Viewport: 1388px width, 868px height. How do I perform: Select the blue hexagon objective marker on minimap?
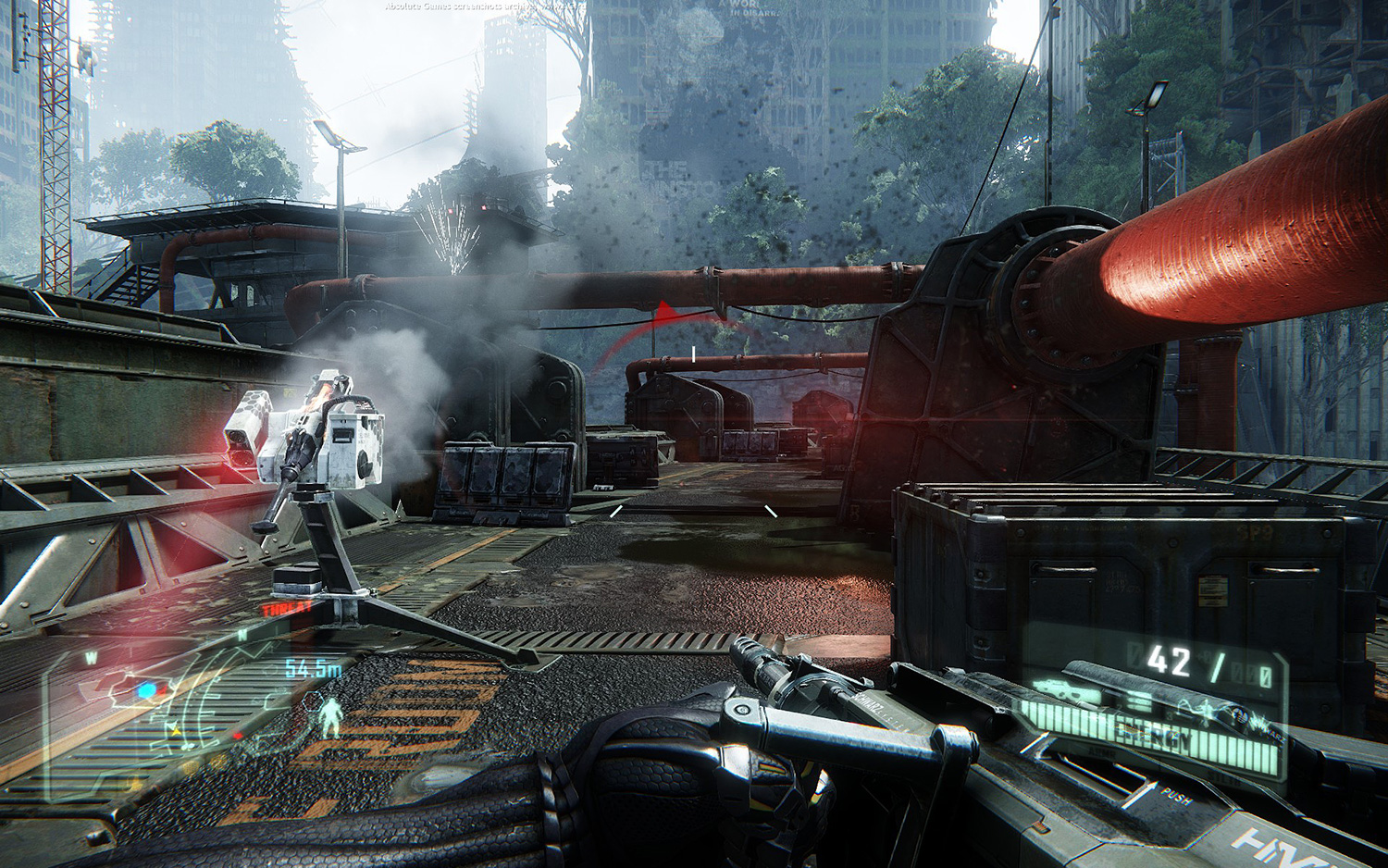tap(148, 689)
